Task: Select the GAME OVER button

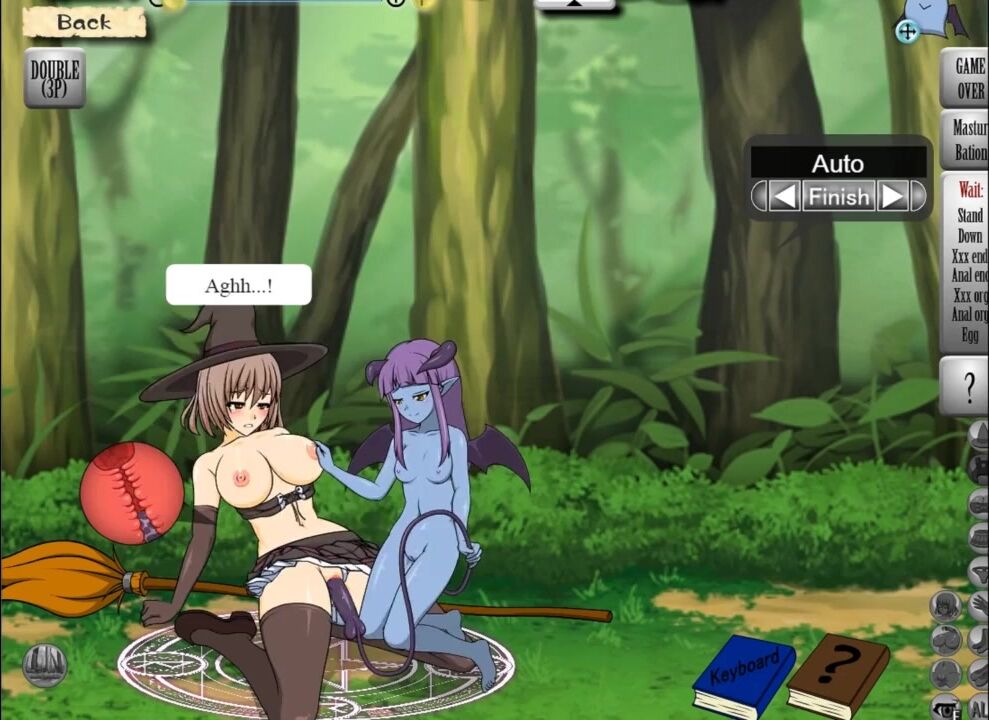Action: 967,78
